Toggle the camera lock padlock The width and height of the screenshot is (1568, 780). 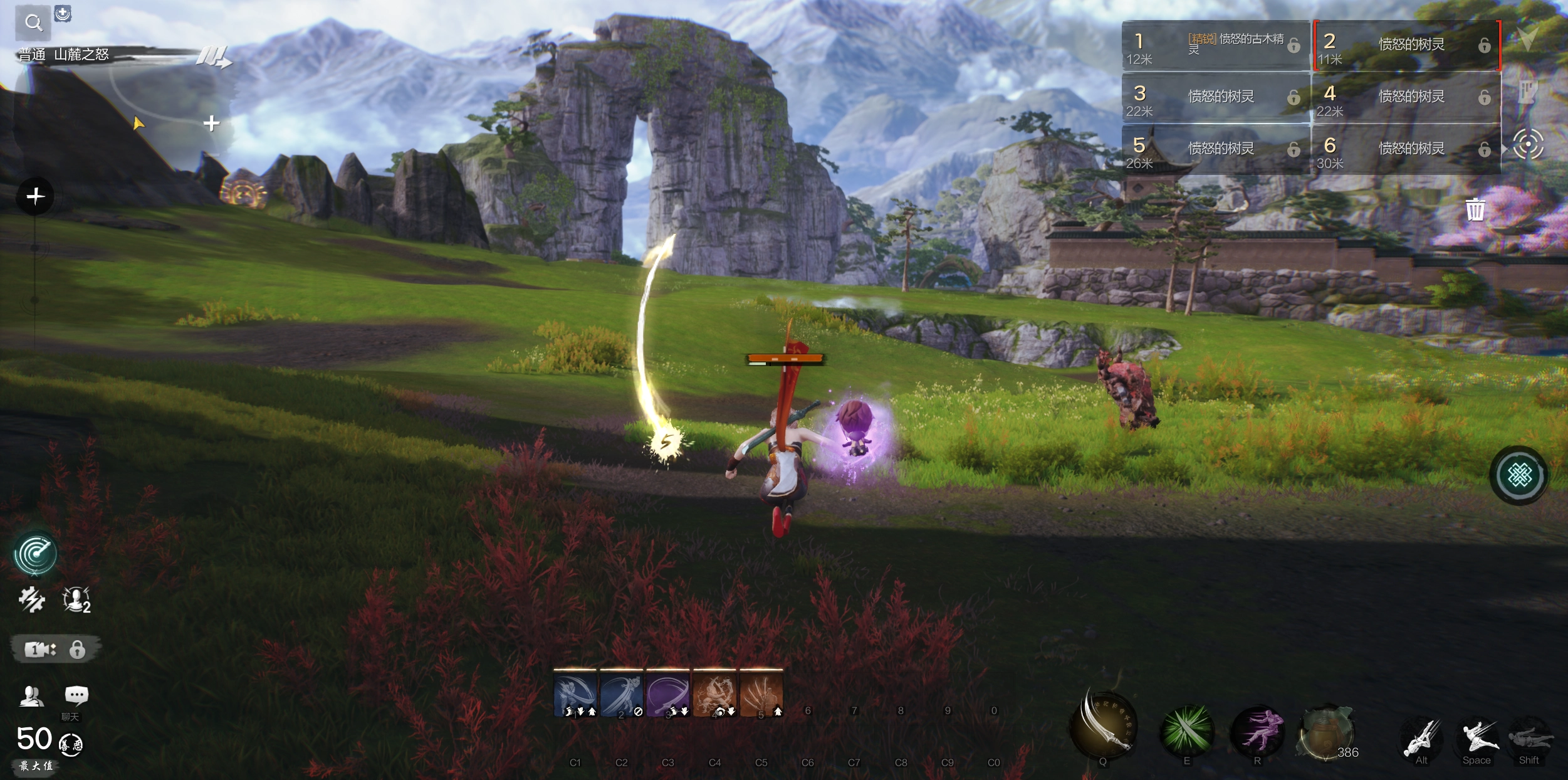point(78,650)
